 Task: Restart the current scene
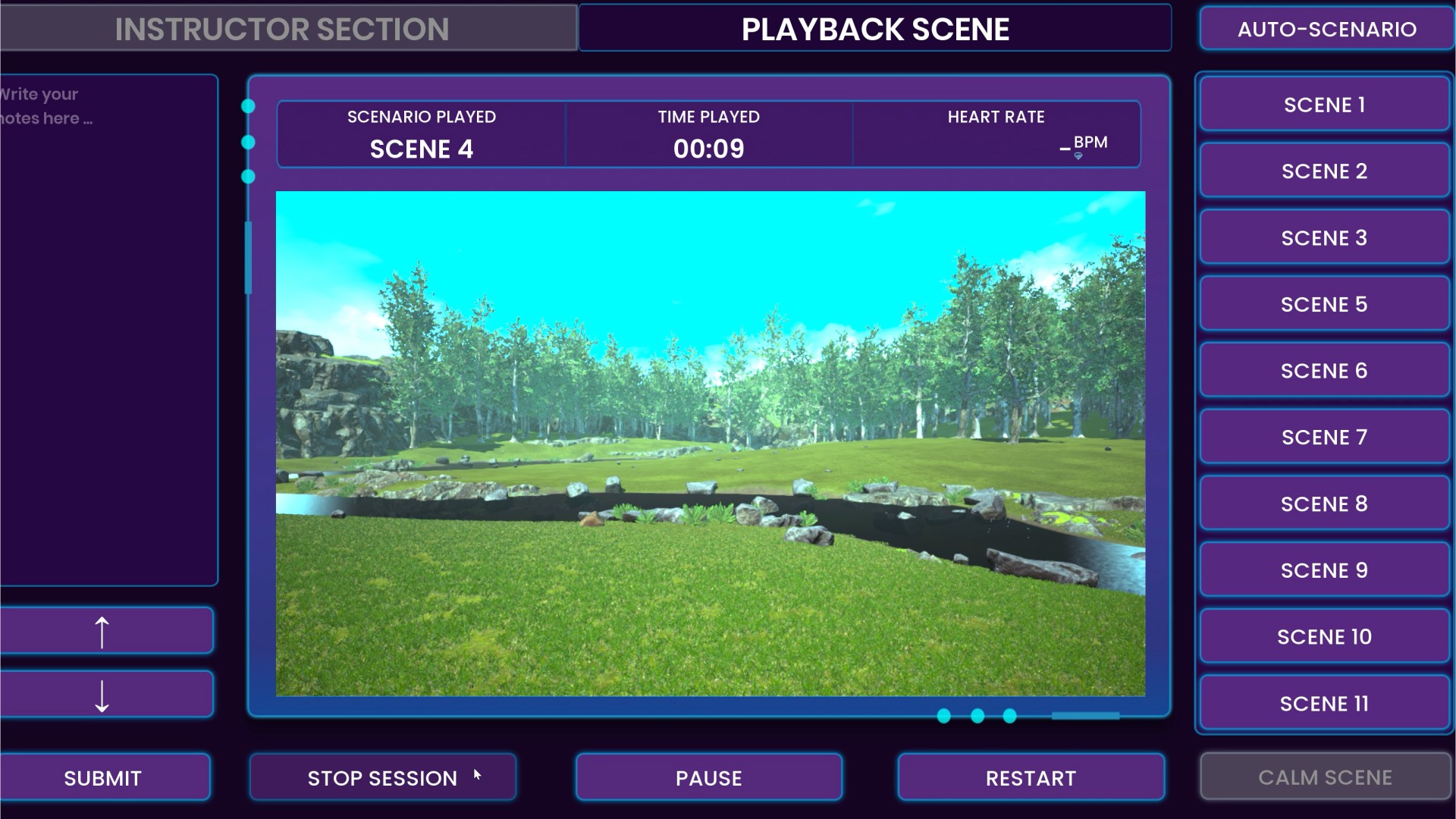(x=1031, y=777)
